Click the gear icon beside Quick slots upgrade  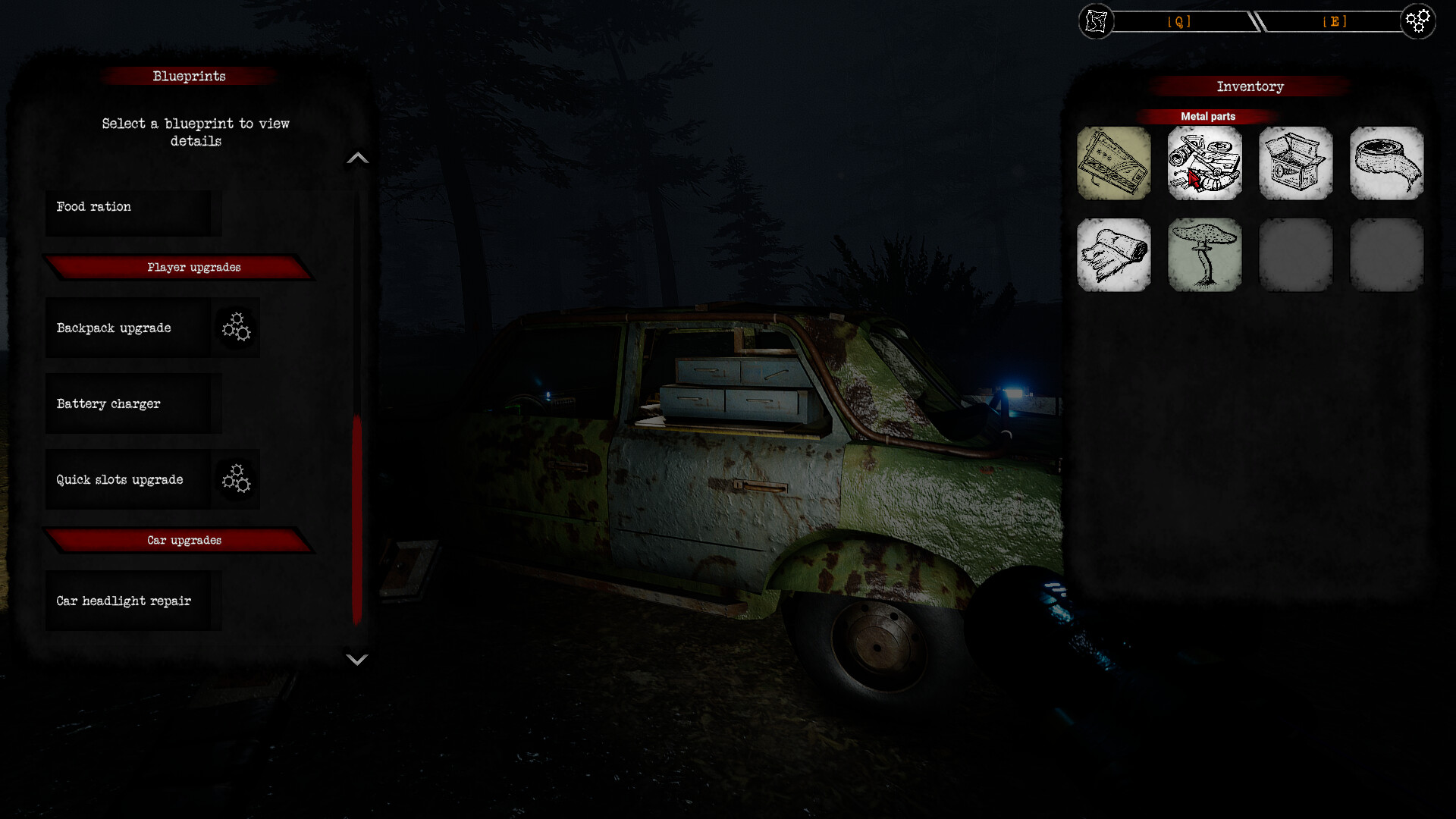236,479
